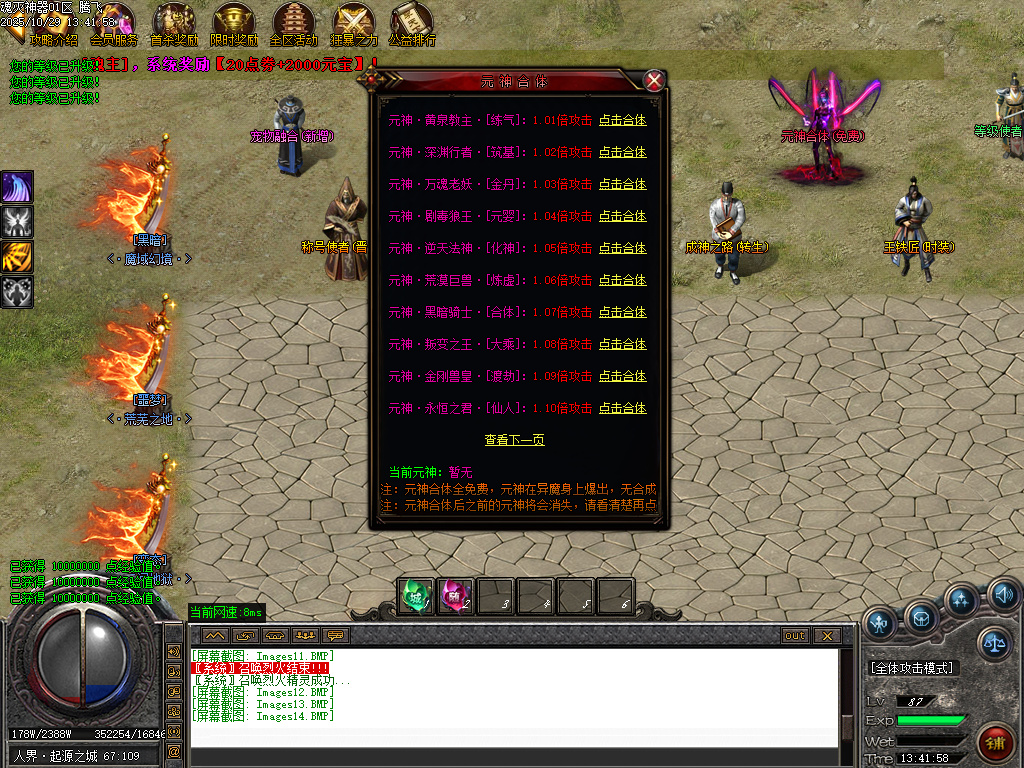The width and height of the screenshot is (1024, 768).
Task: Open the 限时奖励 timed rewards trophy
Action: click(x=234, y=22)
